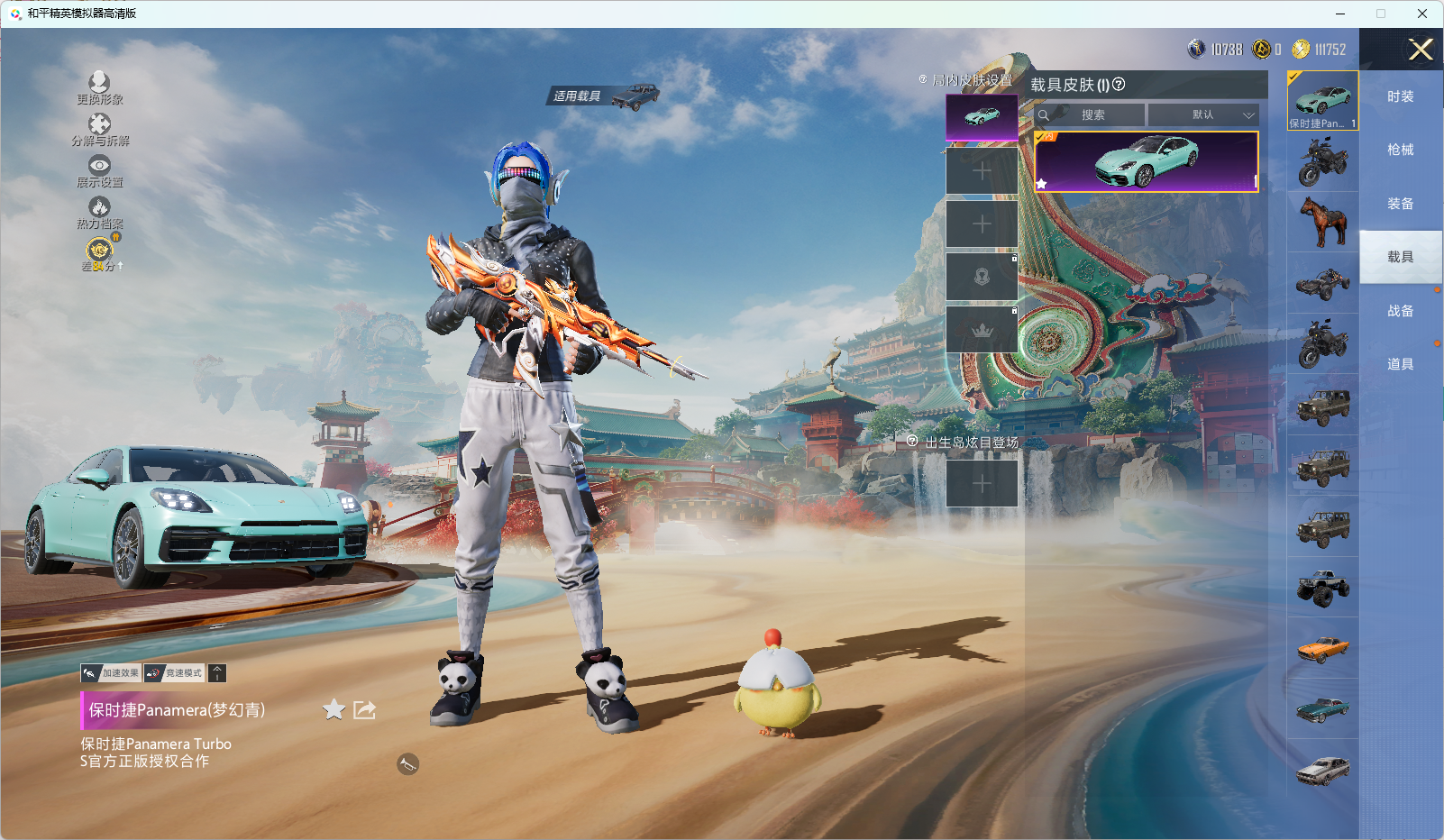The image size is (1444, 840).
Task: Open the 热力档案 flame icon
Action: (x=99, y=207)
